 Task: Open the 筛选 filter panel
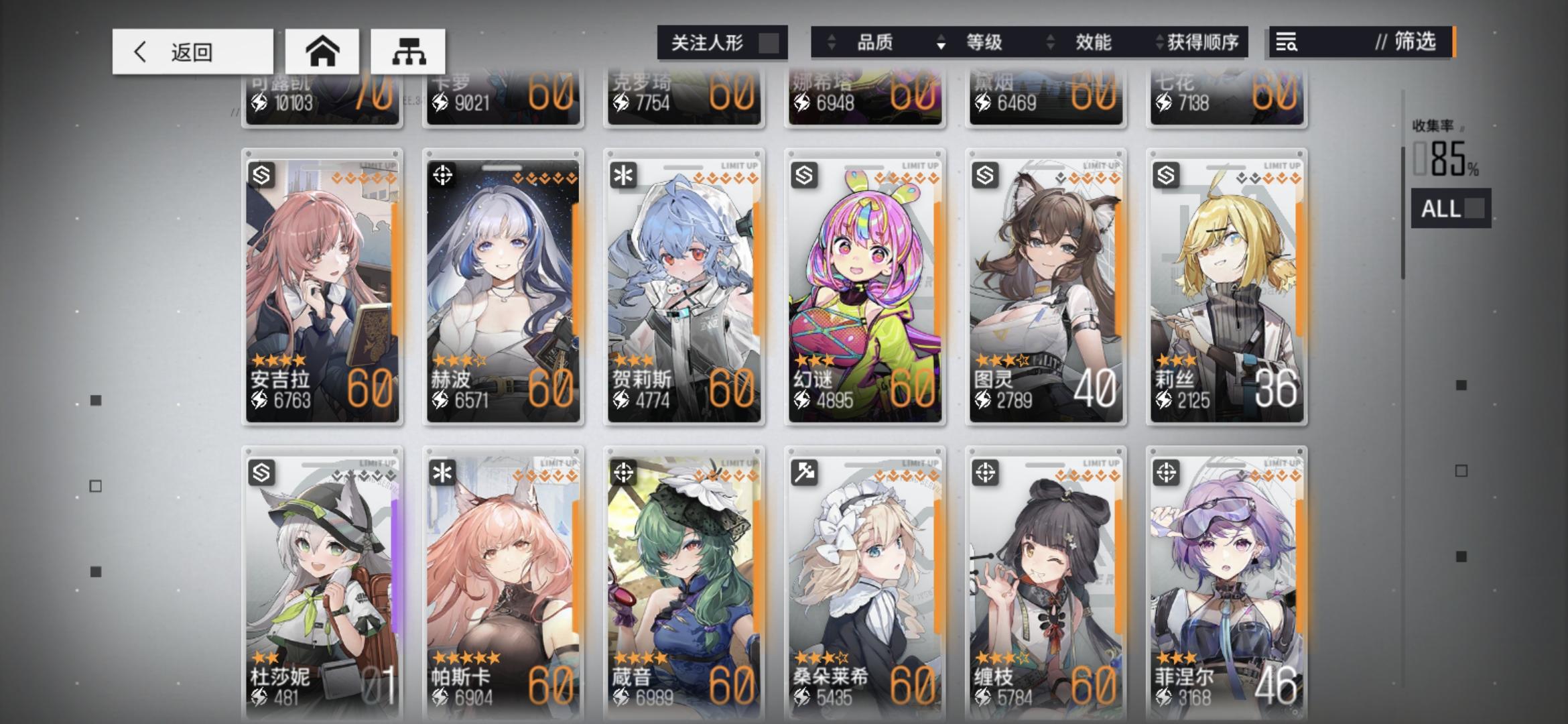pos(1415,43)
